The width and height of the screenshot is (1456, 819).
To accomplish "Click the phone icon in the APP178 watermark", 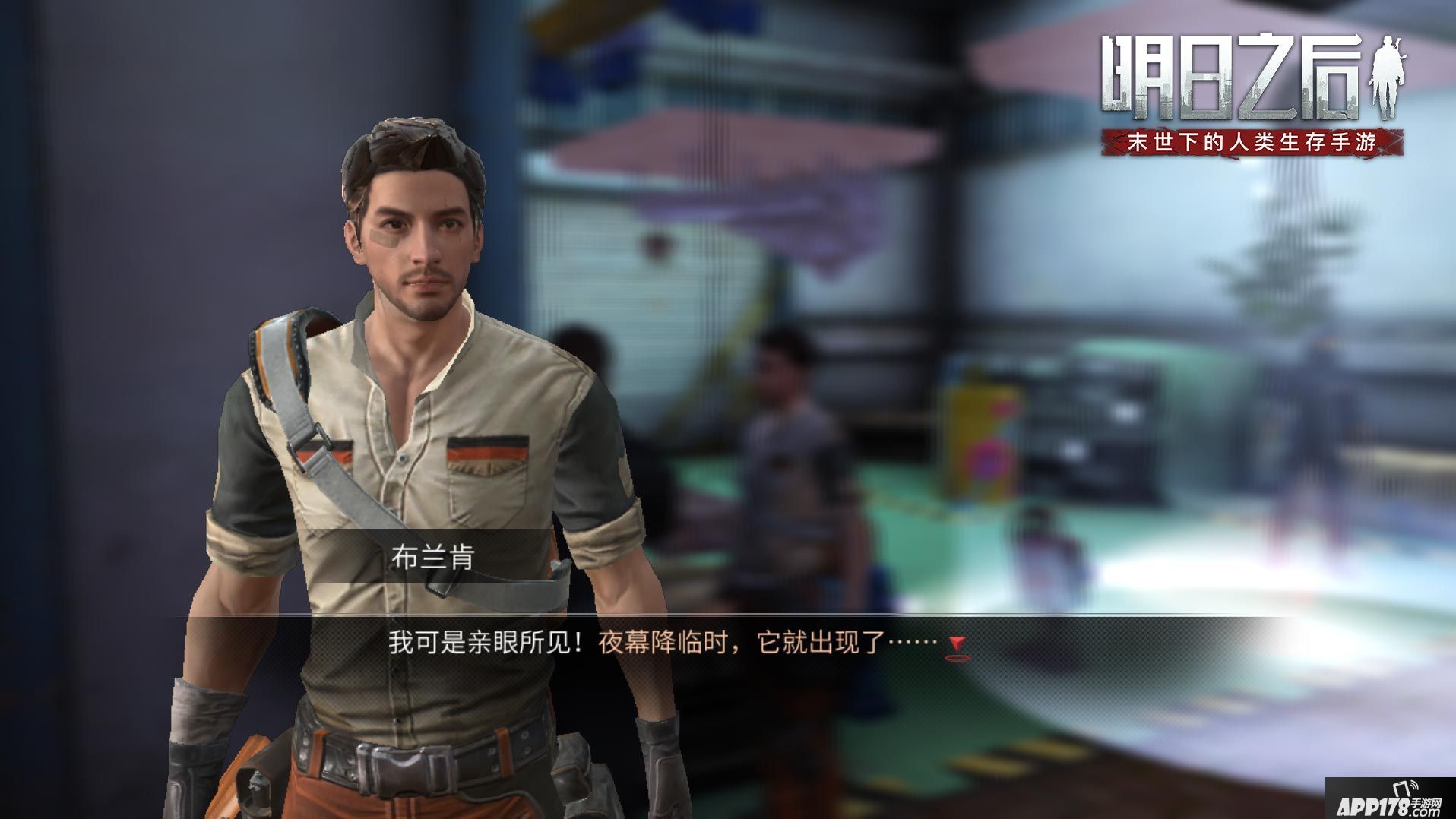I will pyautogui.click(x=1401, y=789).
